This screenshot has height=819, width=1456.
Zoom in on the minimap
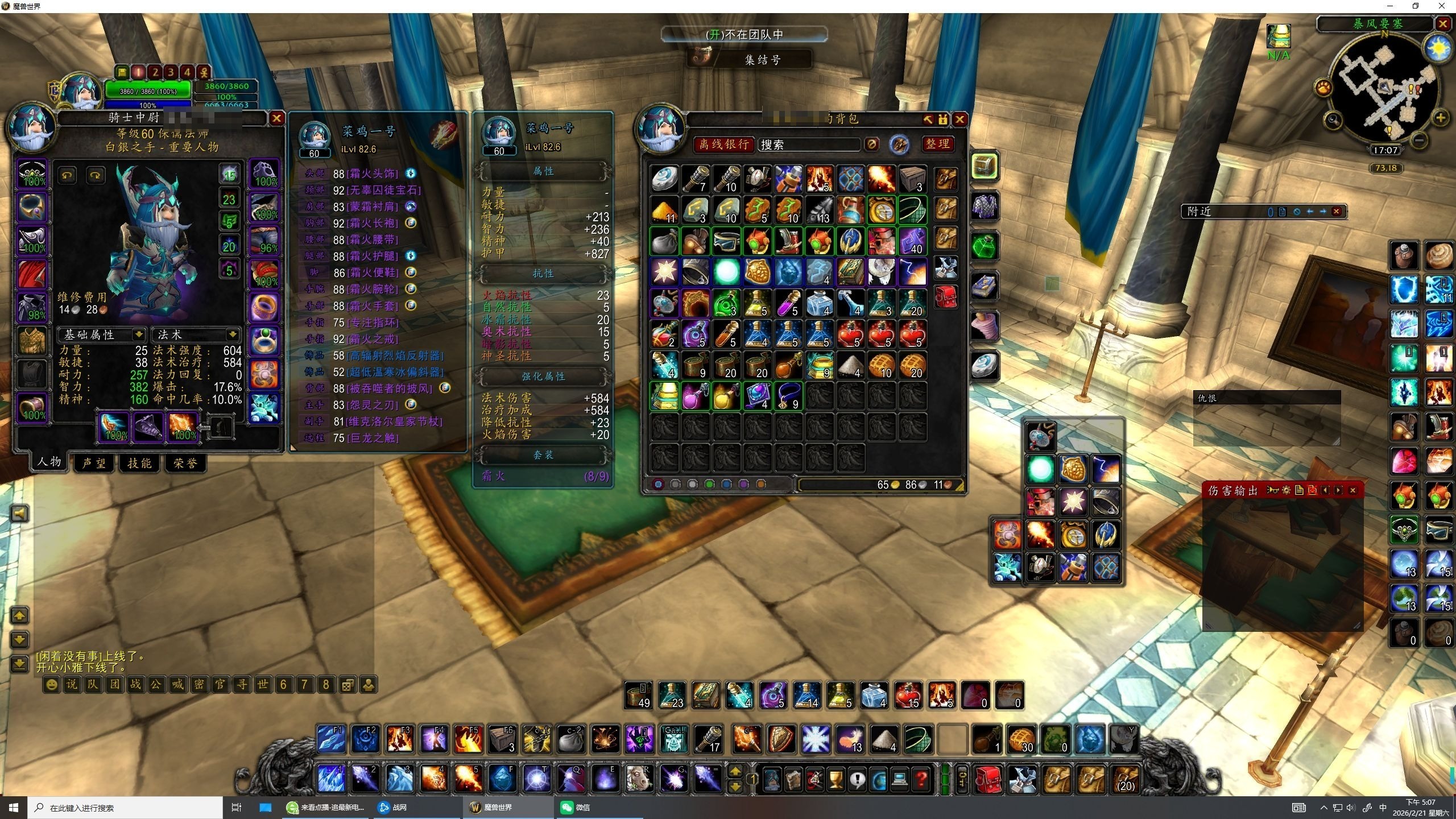point(1440,118)
